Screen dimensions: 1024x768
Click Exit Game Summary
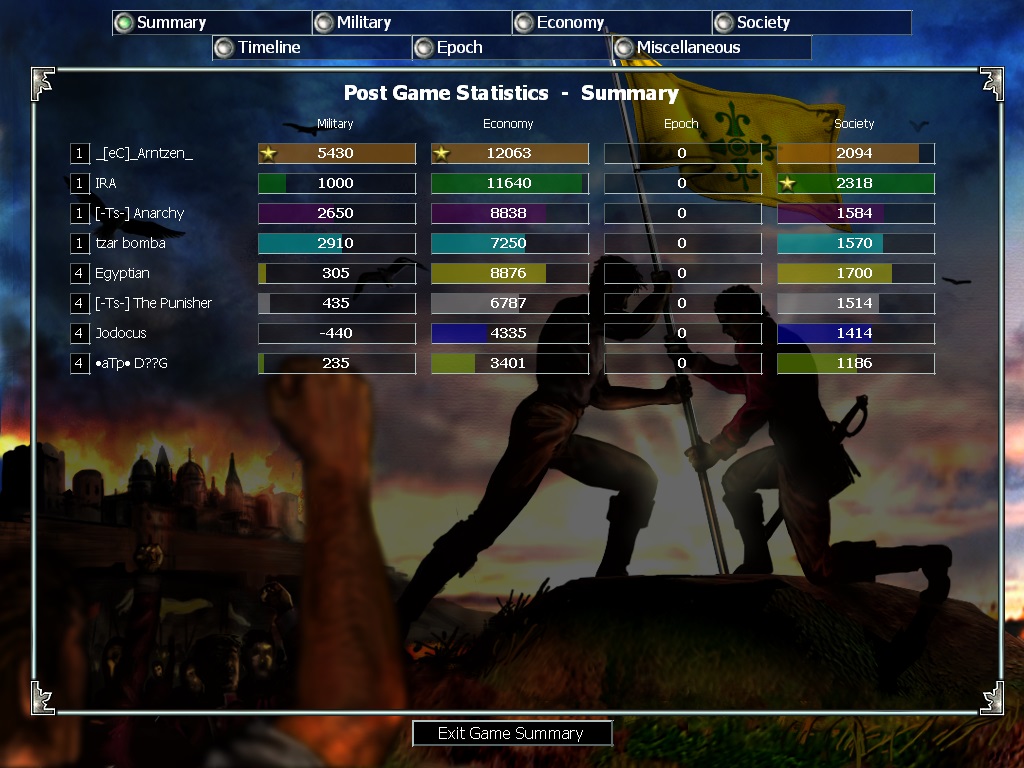(511, 733)
